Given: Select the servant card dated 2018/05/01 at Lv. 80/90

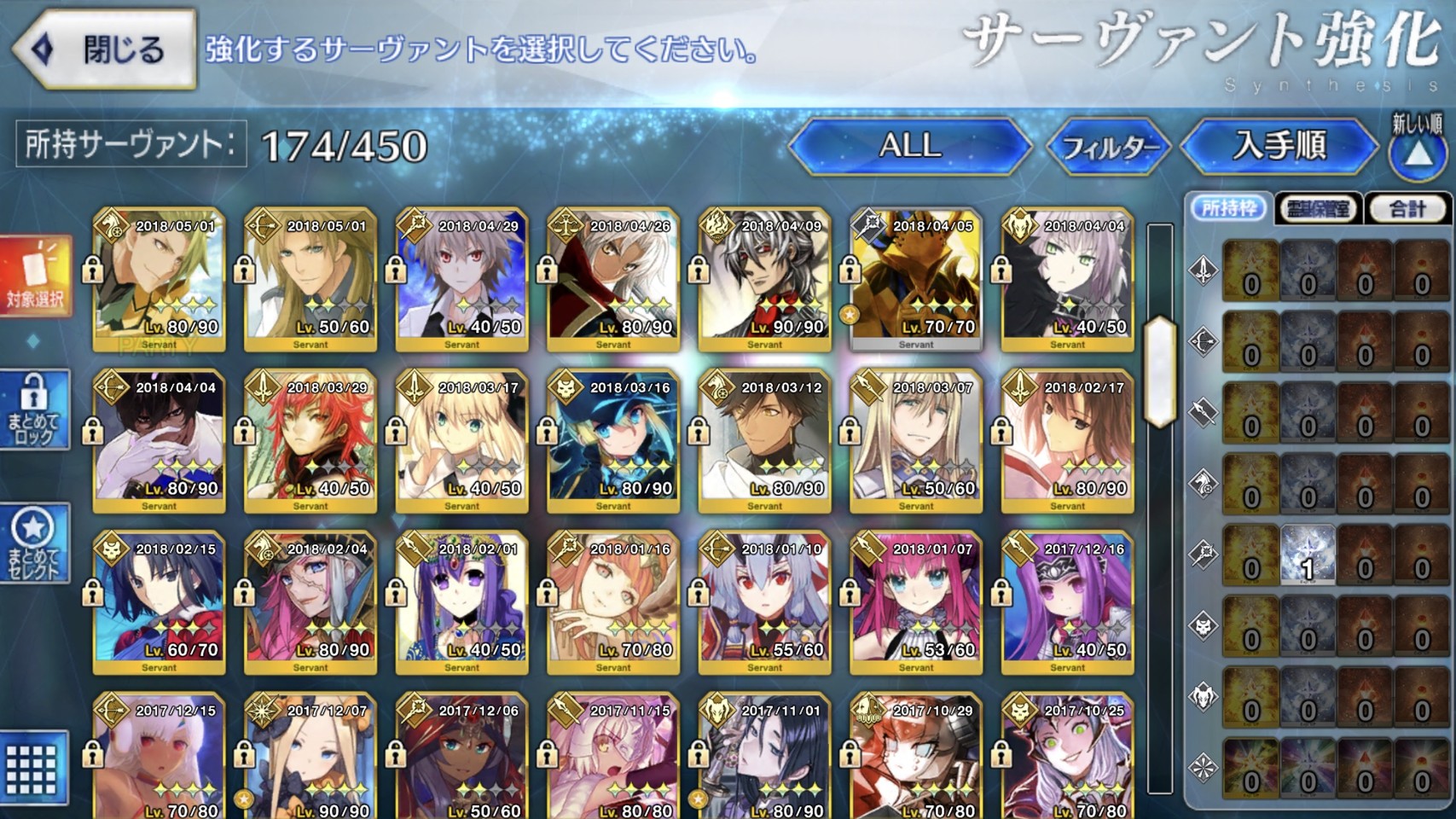Looking at the screenshot, I should [x=159, y=279].
